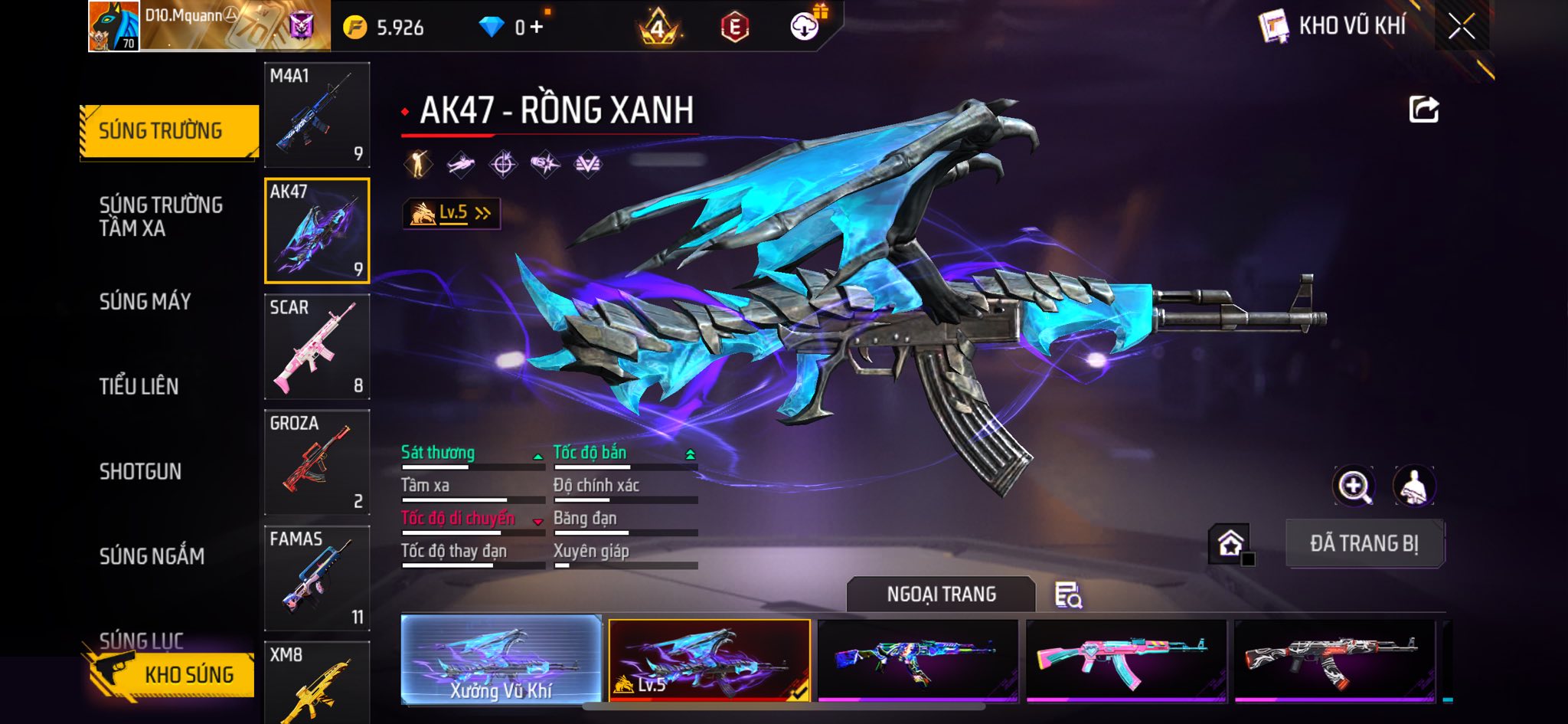Select the M4A1 weapon tile
Image resolution: width=1568 pixels, height=724 pixels.
click(317, 115)
